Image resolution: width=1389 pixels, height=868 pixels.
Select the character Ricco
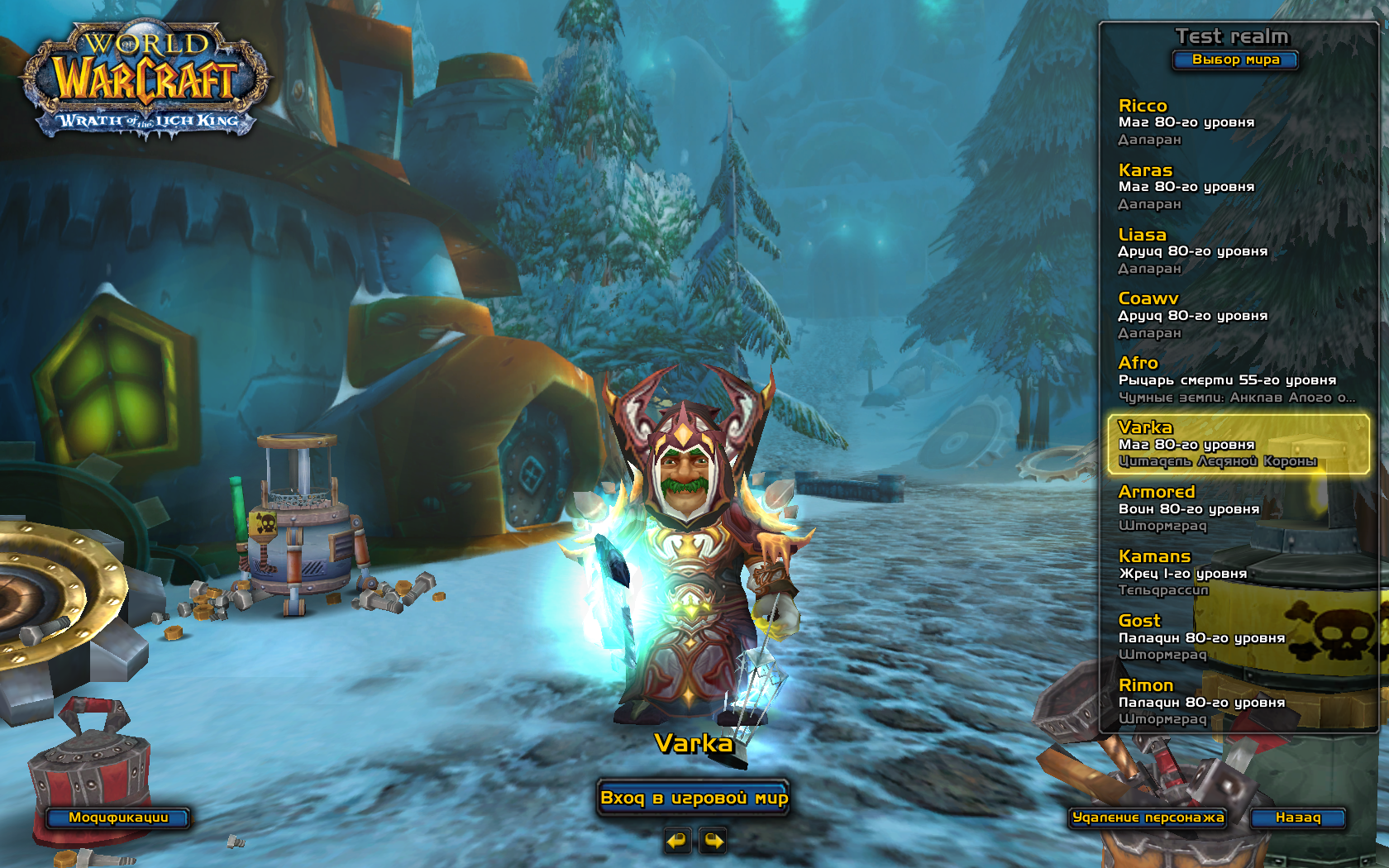pyautogui.click(x=1238, y=122)
